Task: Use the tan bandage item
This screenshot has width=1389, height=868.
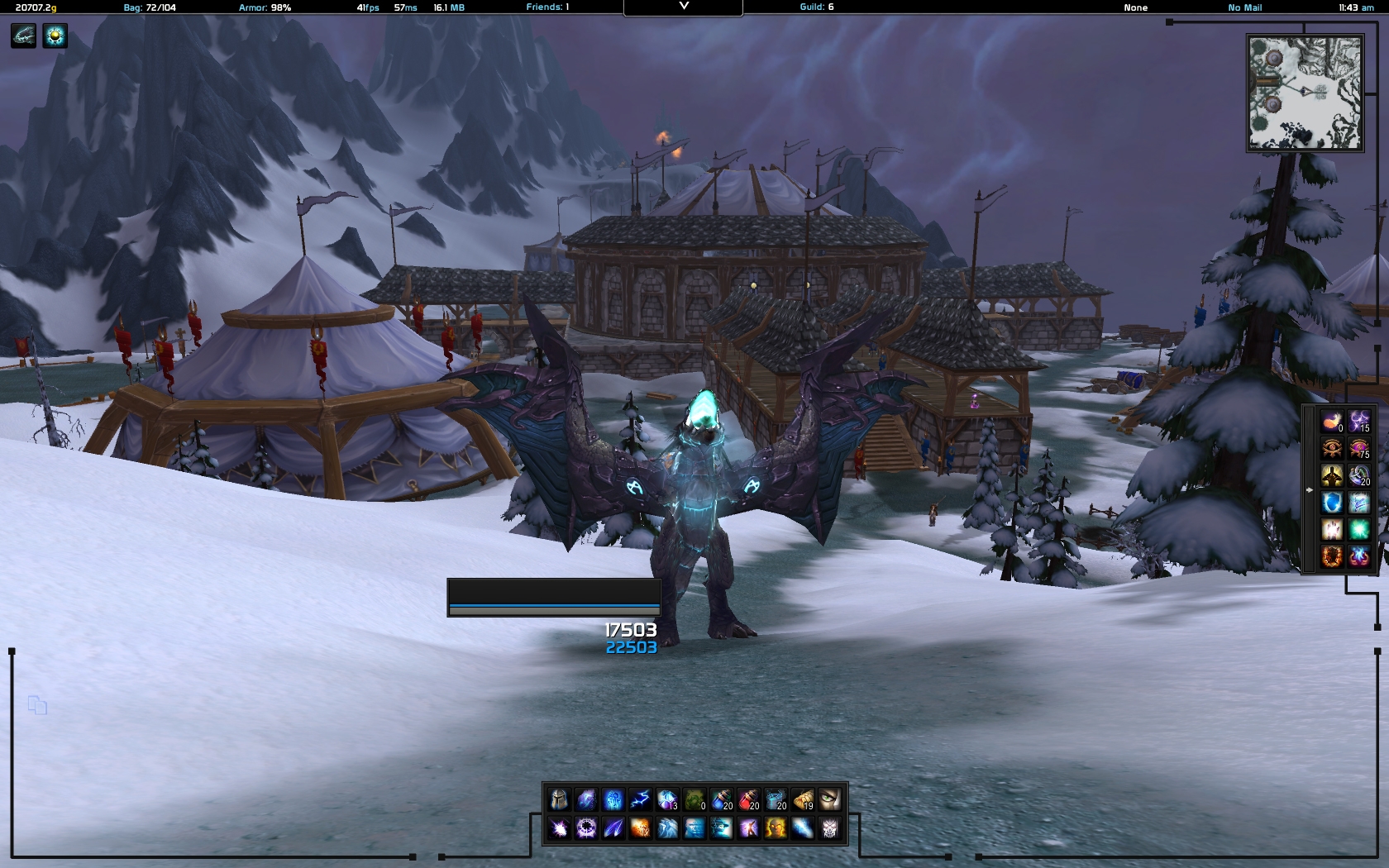Action: 802,799
